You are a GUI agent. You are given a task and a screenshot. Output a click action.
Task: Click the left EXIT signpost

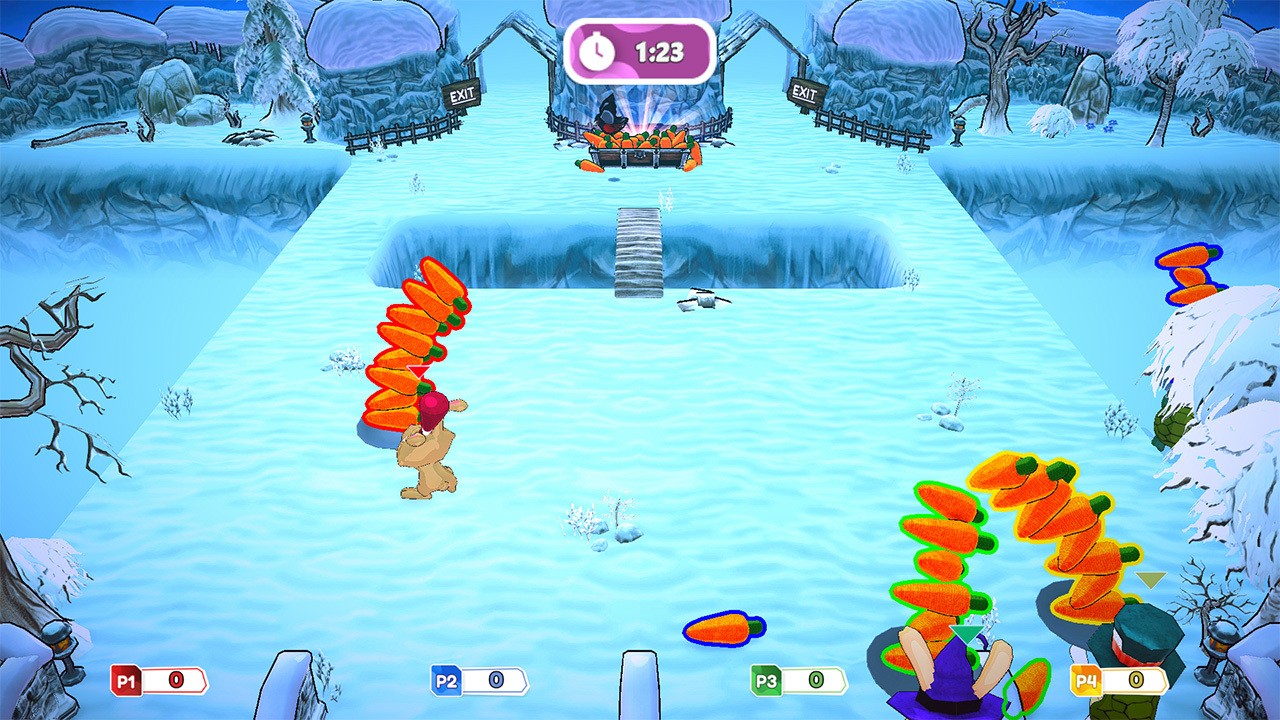tap(463, 91)
